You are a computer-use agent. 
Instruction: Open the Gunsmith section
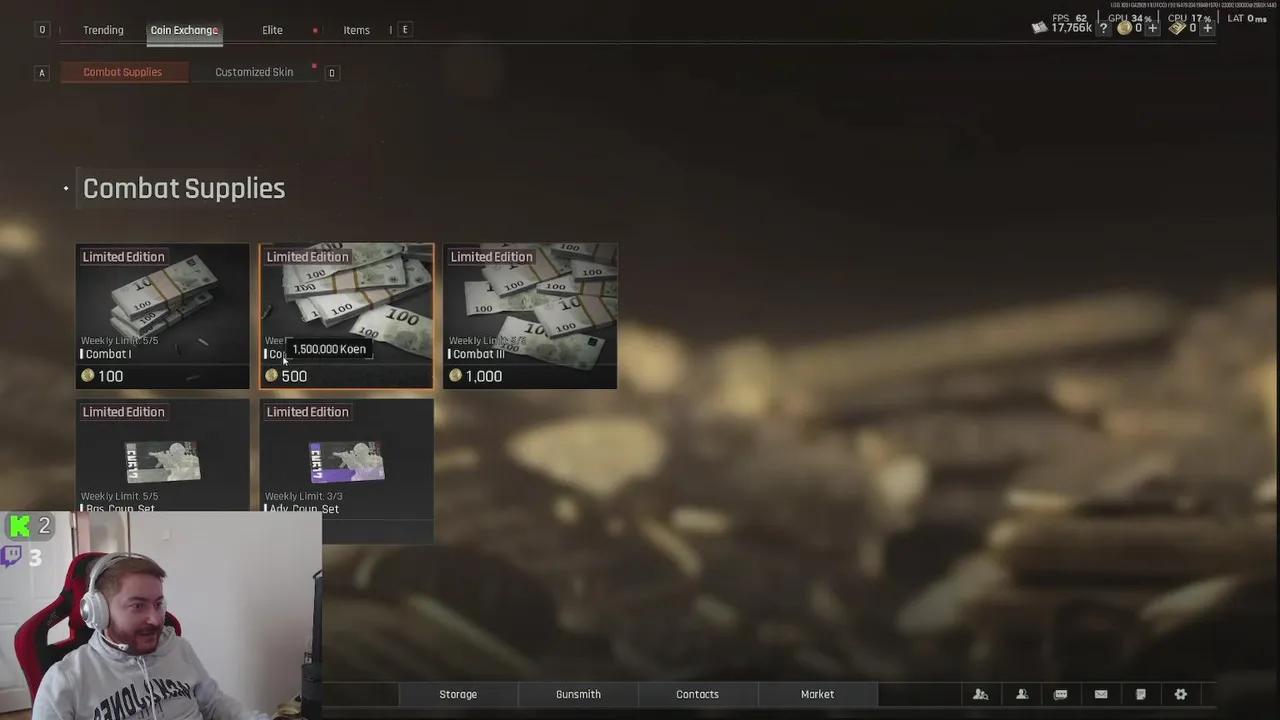[578, 694]
